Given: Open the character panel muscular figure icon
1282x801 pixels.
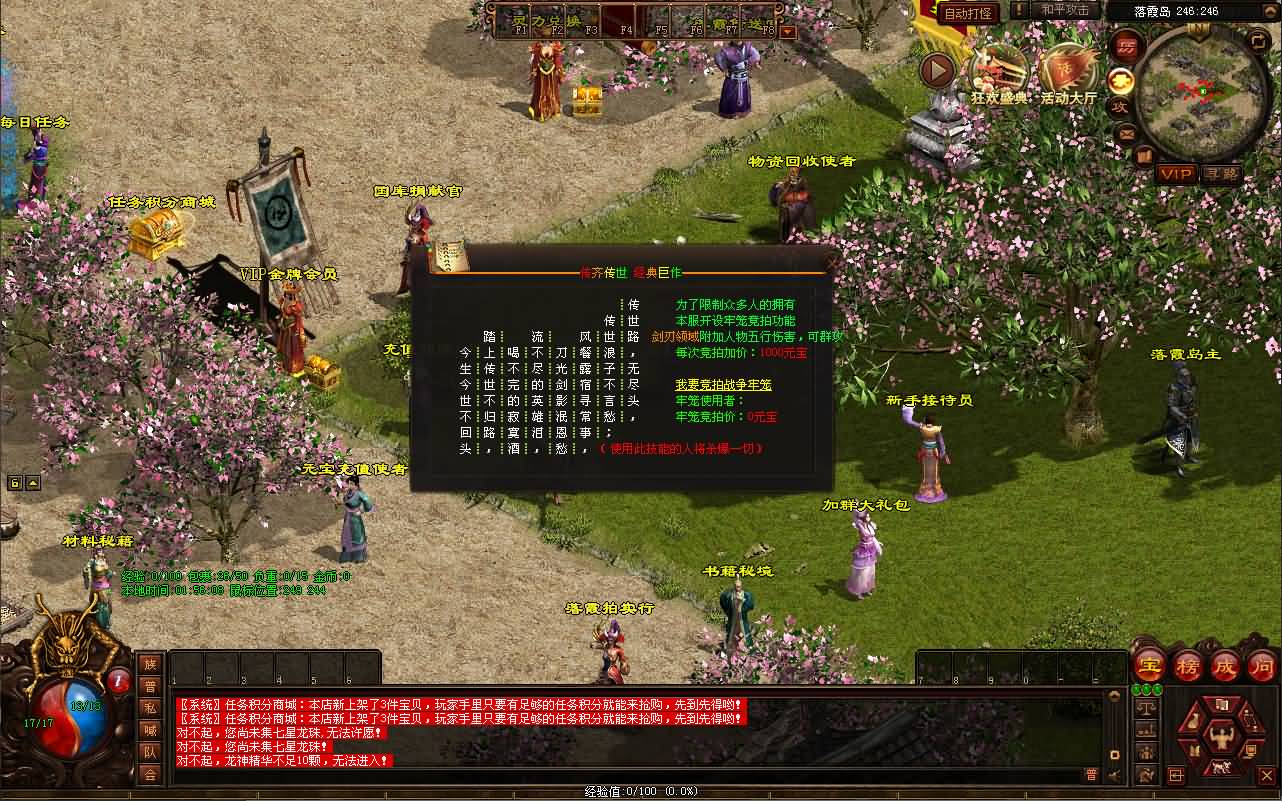Looking at the screenshot, I should (1222, 737).
